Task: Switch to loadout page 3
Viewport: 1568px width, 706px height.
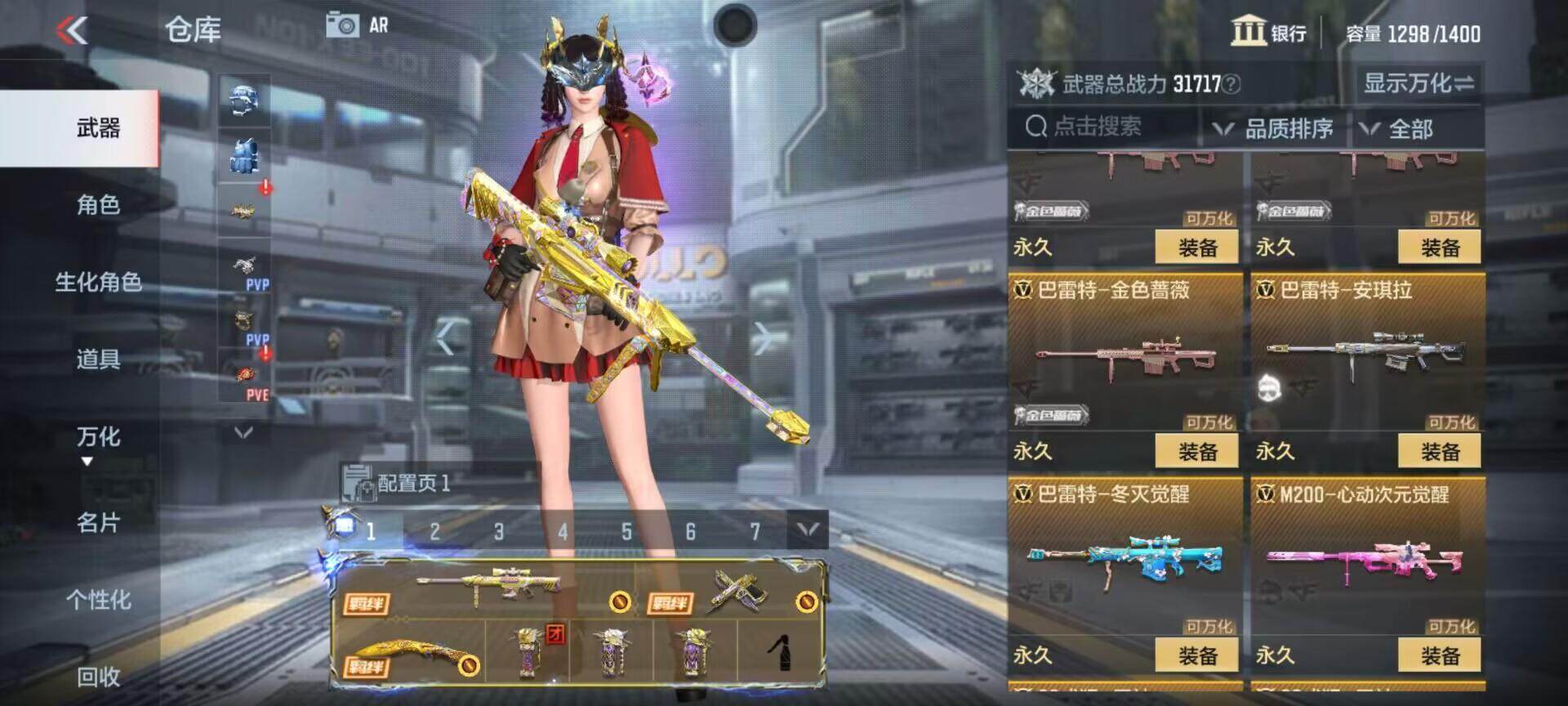Action: [x=499, y=532]
